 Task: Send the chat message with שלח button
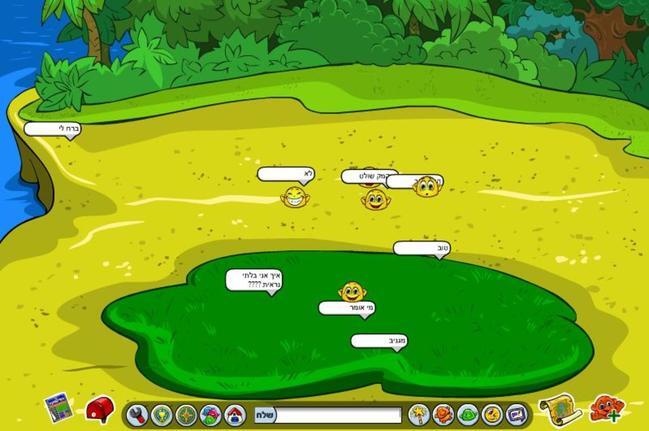click(265, 415)
